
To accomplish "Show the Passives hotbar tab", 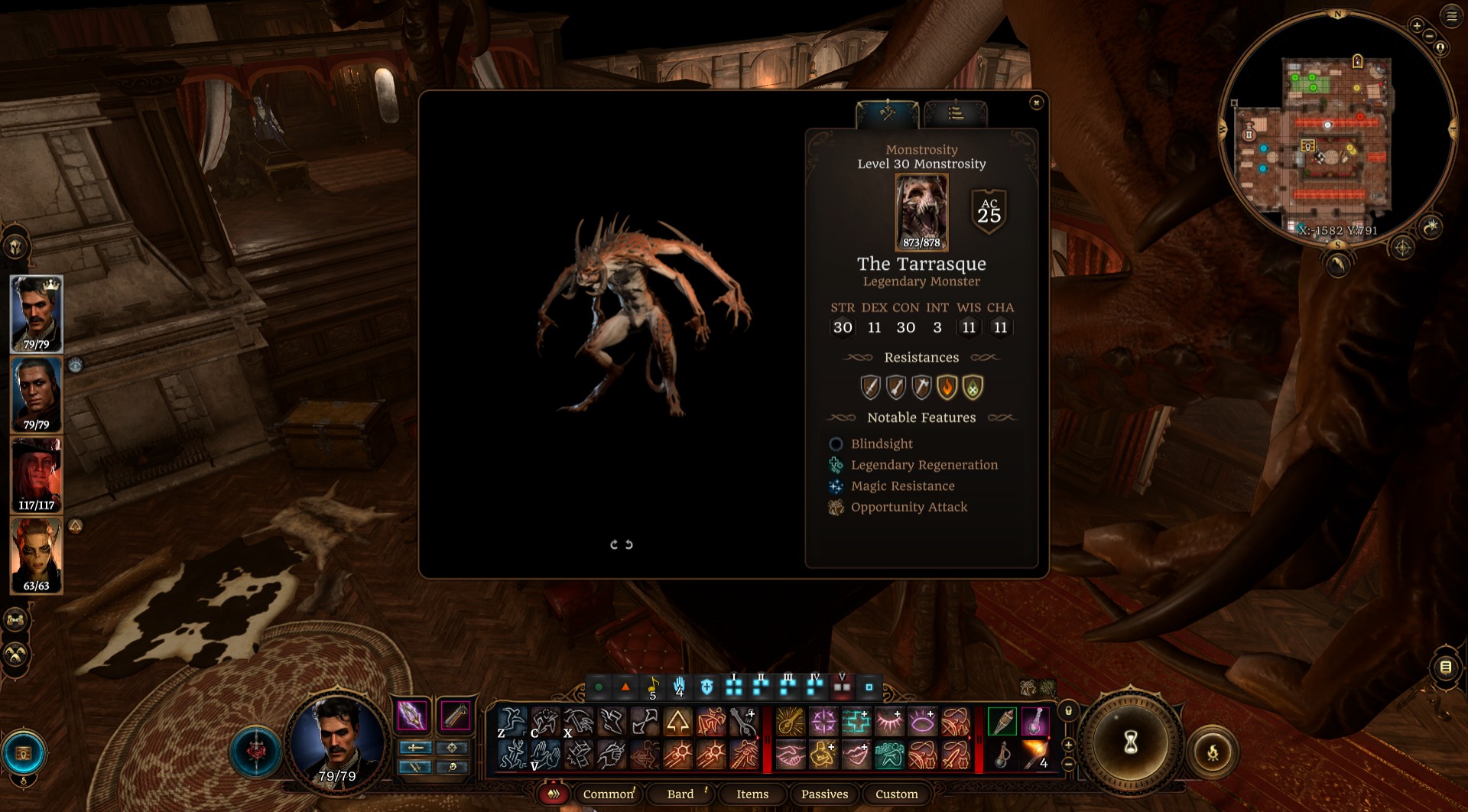I will [x=824, y=794].
